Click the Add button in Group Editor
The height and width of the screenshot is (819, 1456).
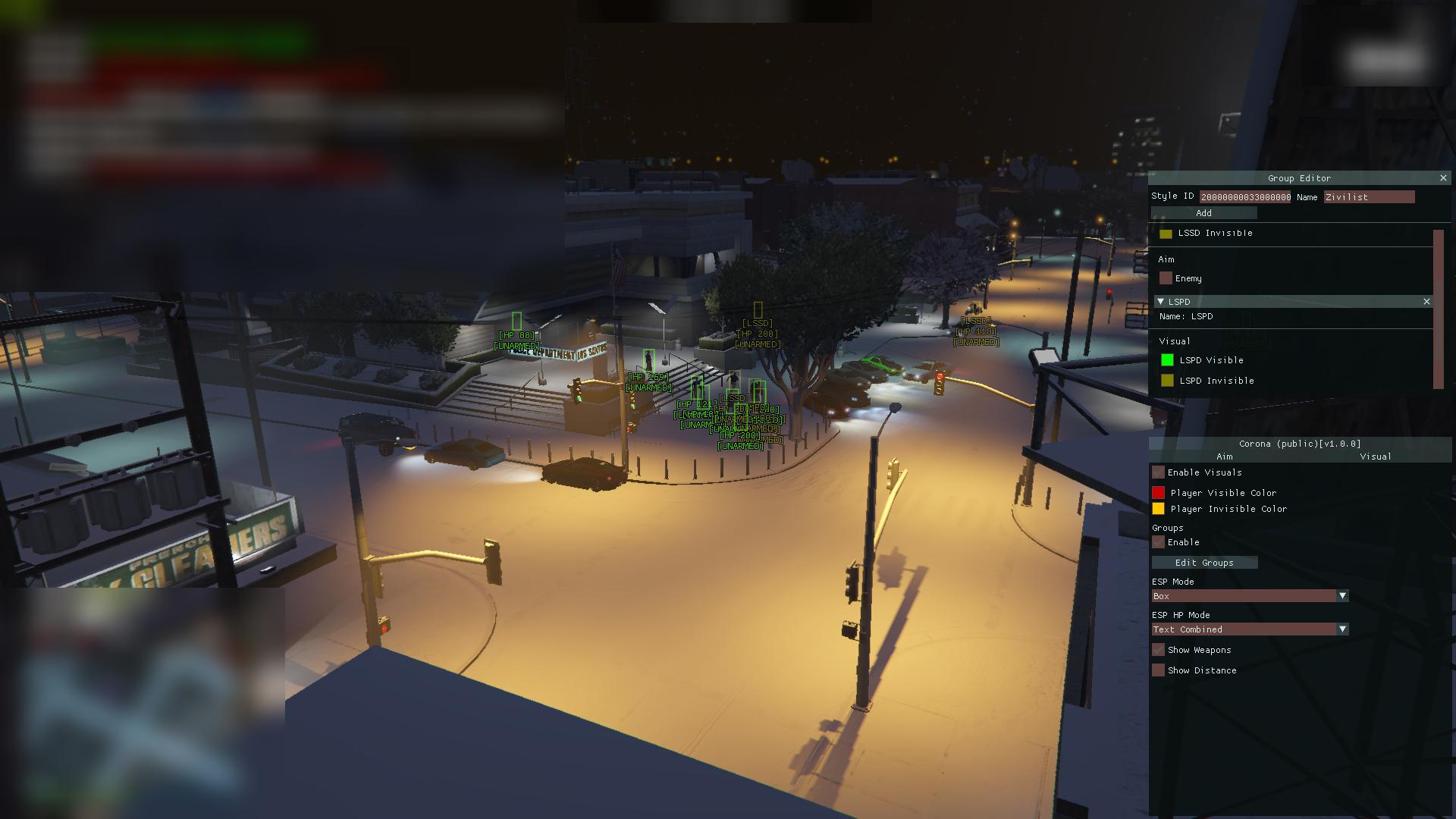pos(1203,213)
